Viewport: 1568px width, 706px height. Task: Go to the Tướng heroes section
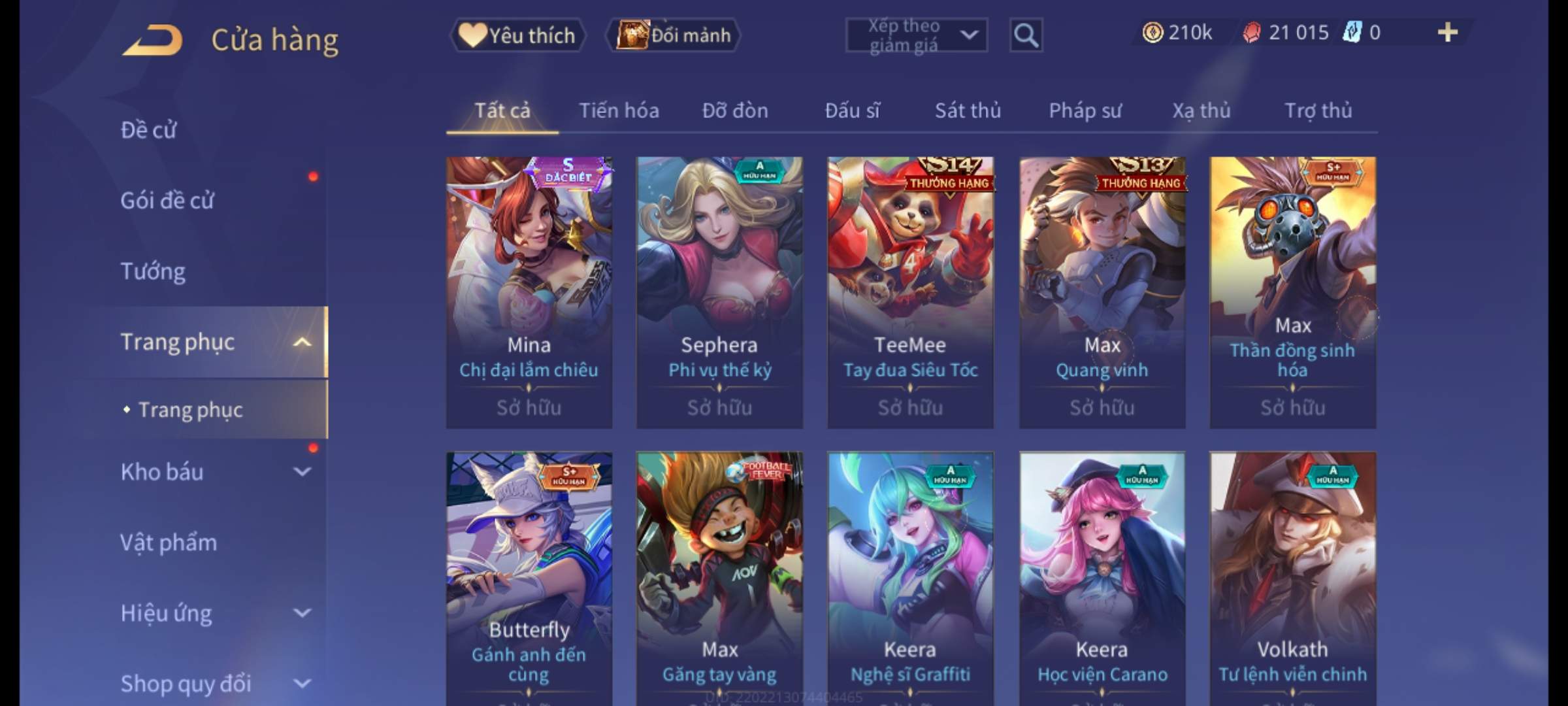[153, 271]
